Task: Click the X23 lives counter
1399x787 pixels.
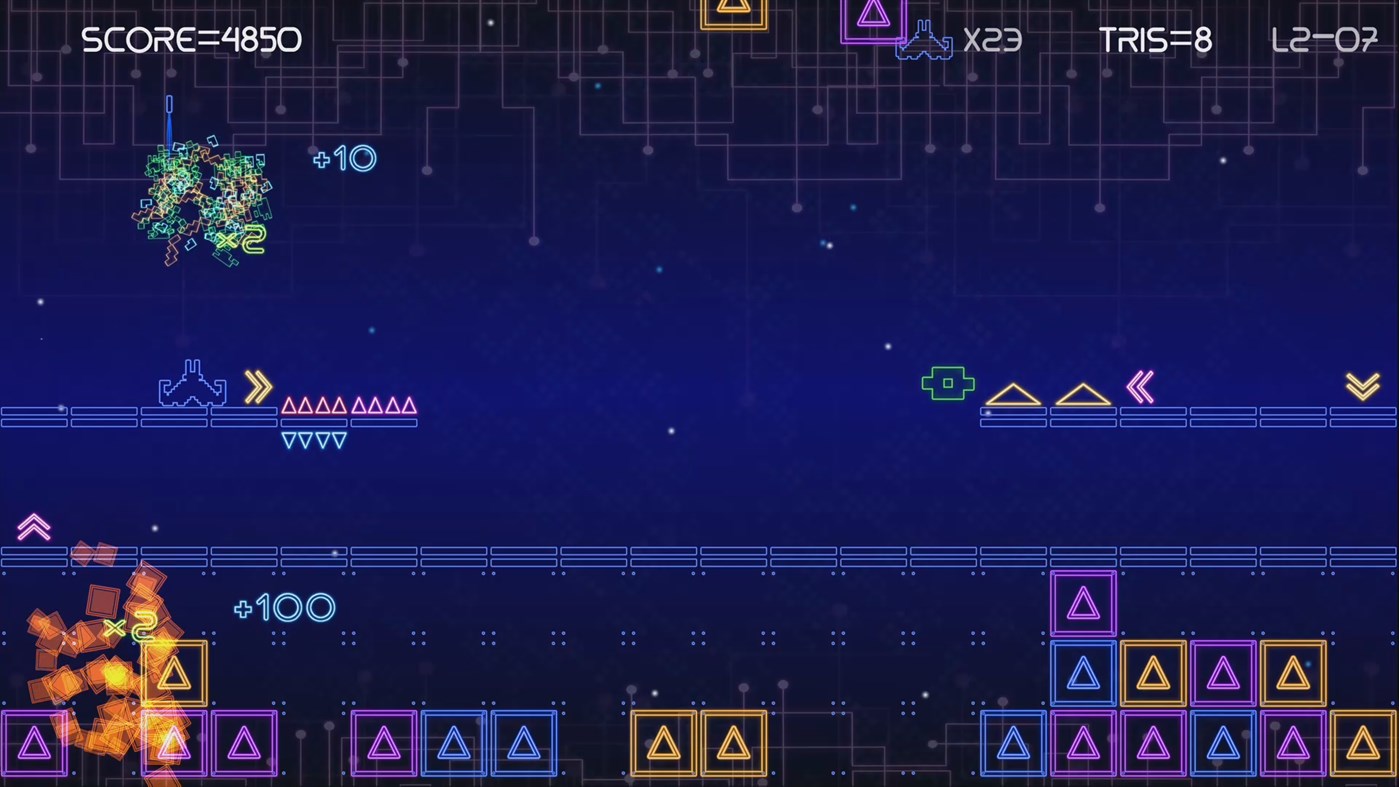Action: tap(993, 41)
